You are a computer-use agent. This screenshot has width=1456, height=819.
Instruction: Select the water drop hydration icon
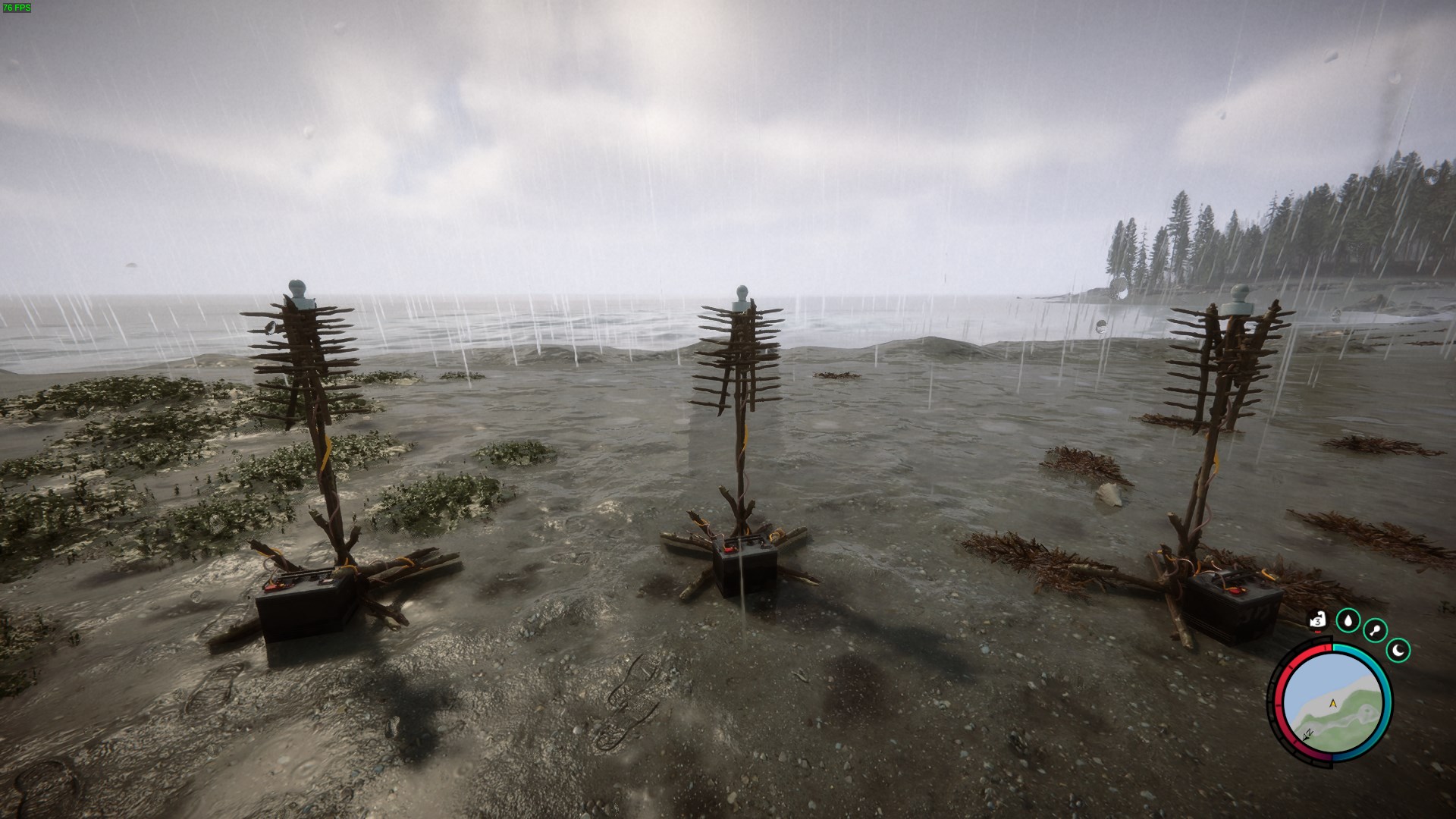point(1348,621)
